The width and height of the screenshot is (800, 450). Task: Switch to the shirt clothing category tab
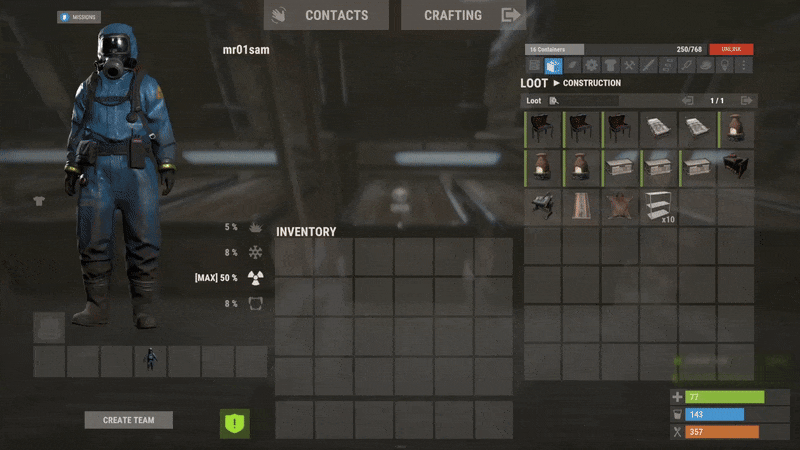[x=610, y=66]
